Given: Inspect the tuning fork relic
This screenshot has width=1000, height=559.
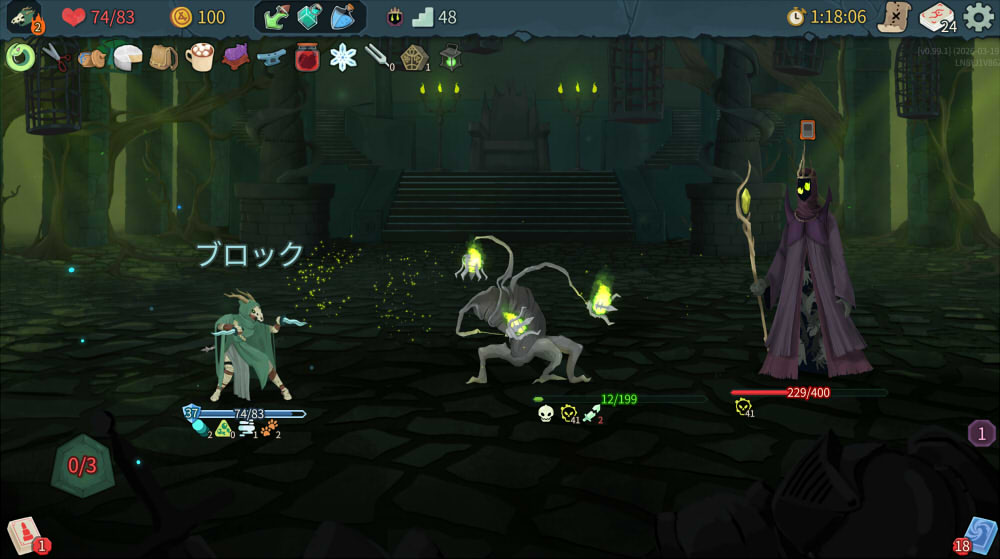Looking at the screenshot, I should pyautogui.click(x=378, y=57).
